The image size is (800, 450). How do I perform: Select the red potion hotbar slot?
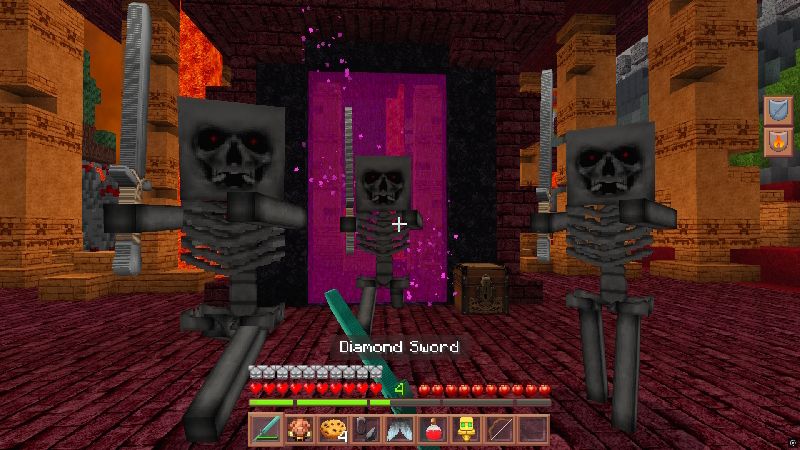pyautogui.click(x=432, y=430)
